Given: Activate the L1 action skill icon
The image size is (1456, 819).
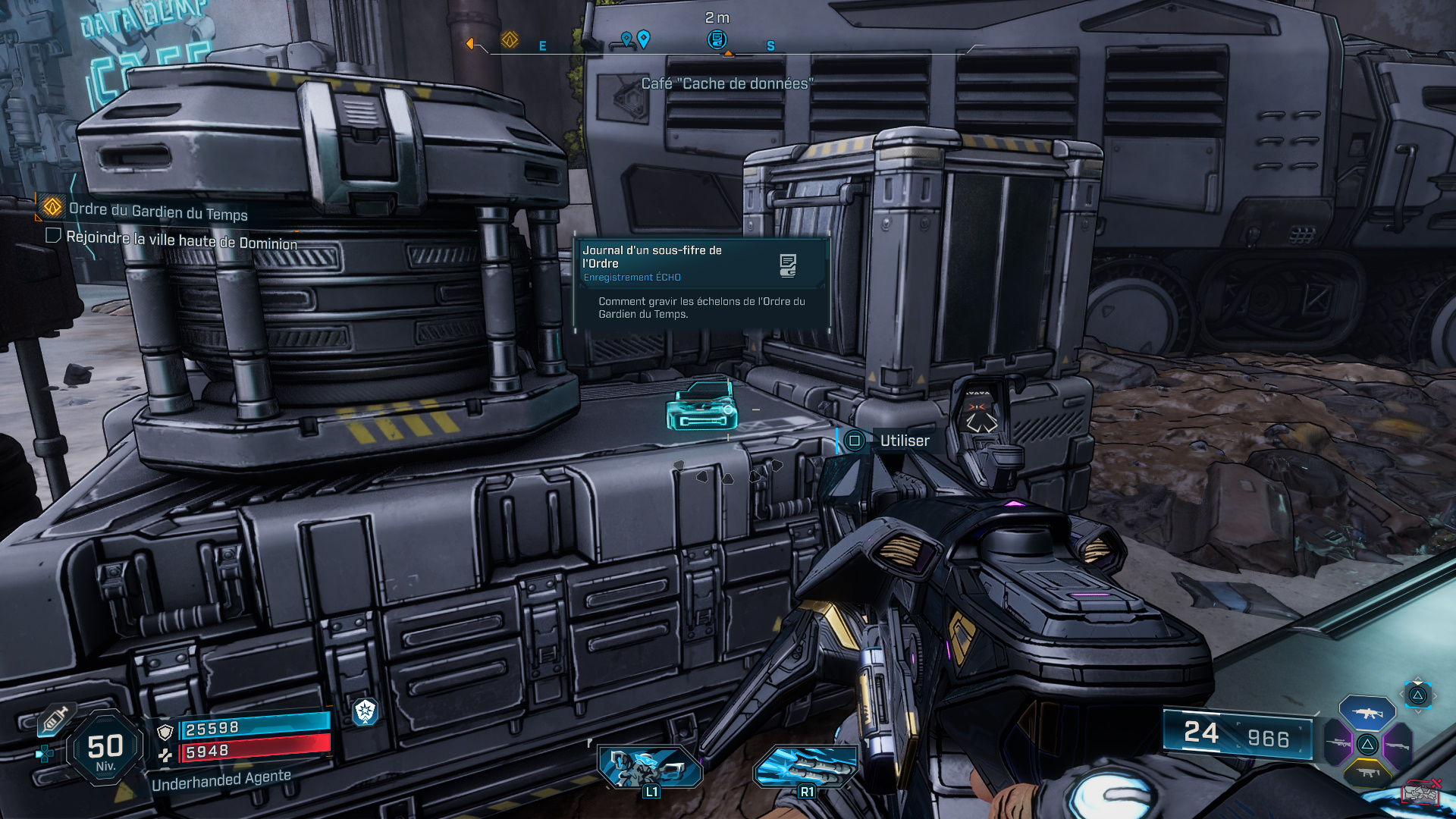Looking at the screenshot, I should 650,767.
